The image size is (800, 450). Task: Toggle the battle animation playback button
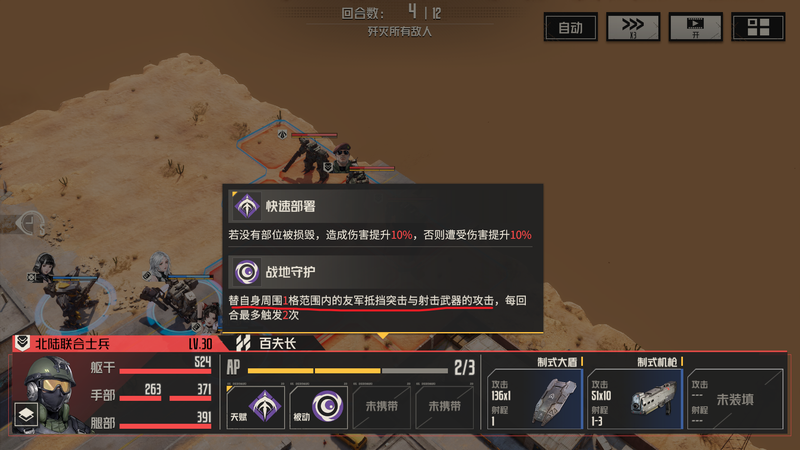click(x=696, y=27)
